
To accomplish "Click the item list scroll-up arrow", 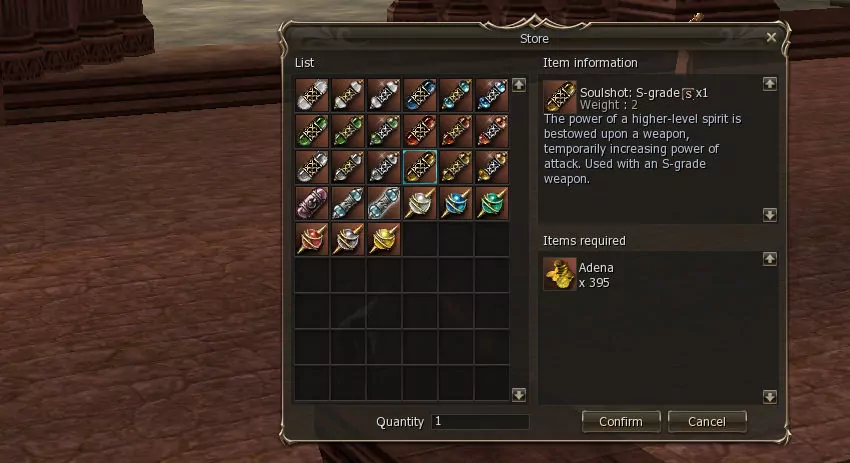I will coord(518,86).
